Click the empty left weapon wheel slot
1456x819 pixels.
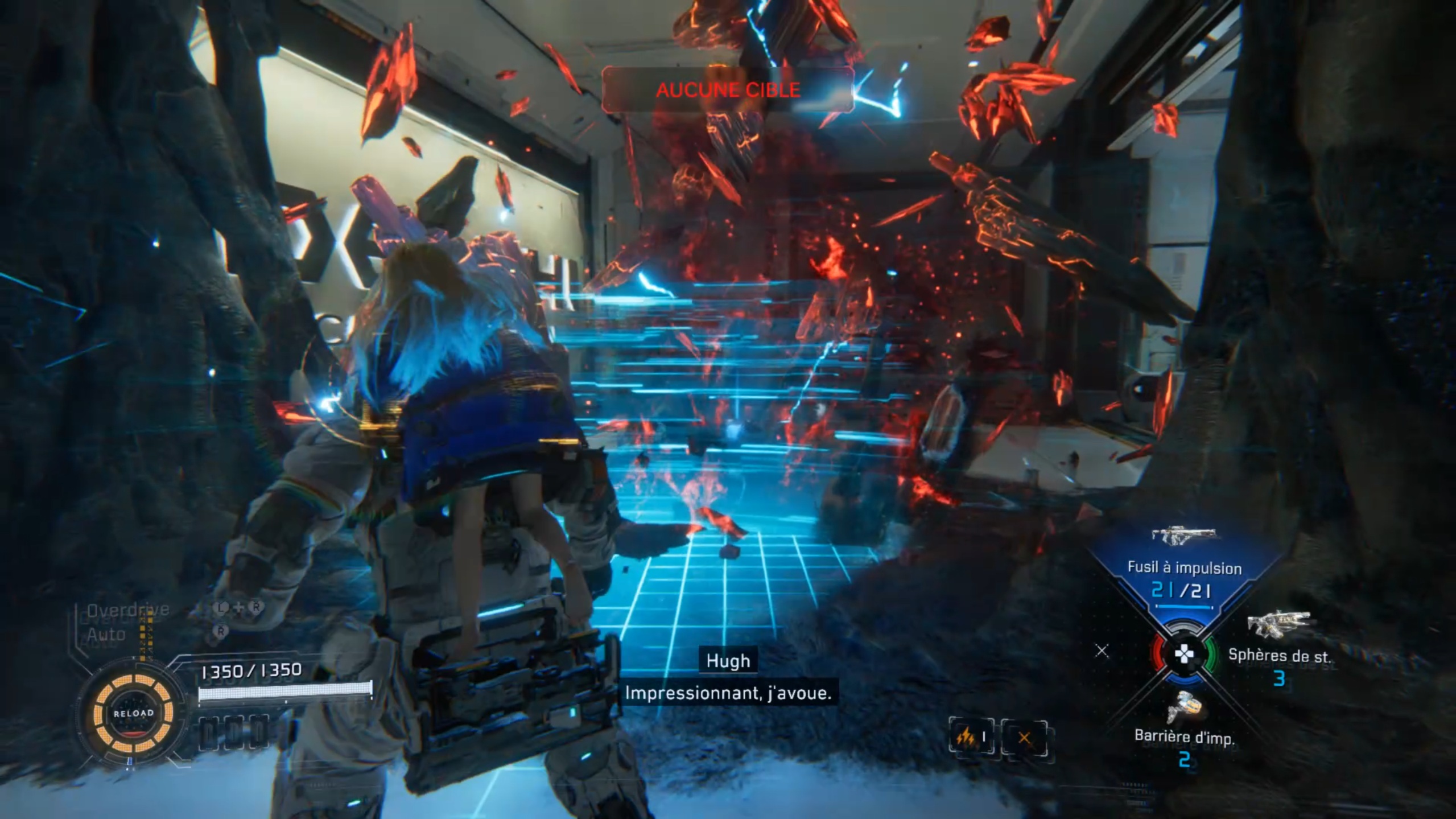click(1102, 651)
